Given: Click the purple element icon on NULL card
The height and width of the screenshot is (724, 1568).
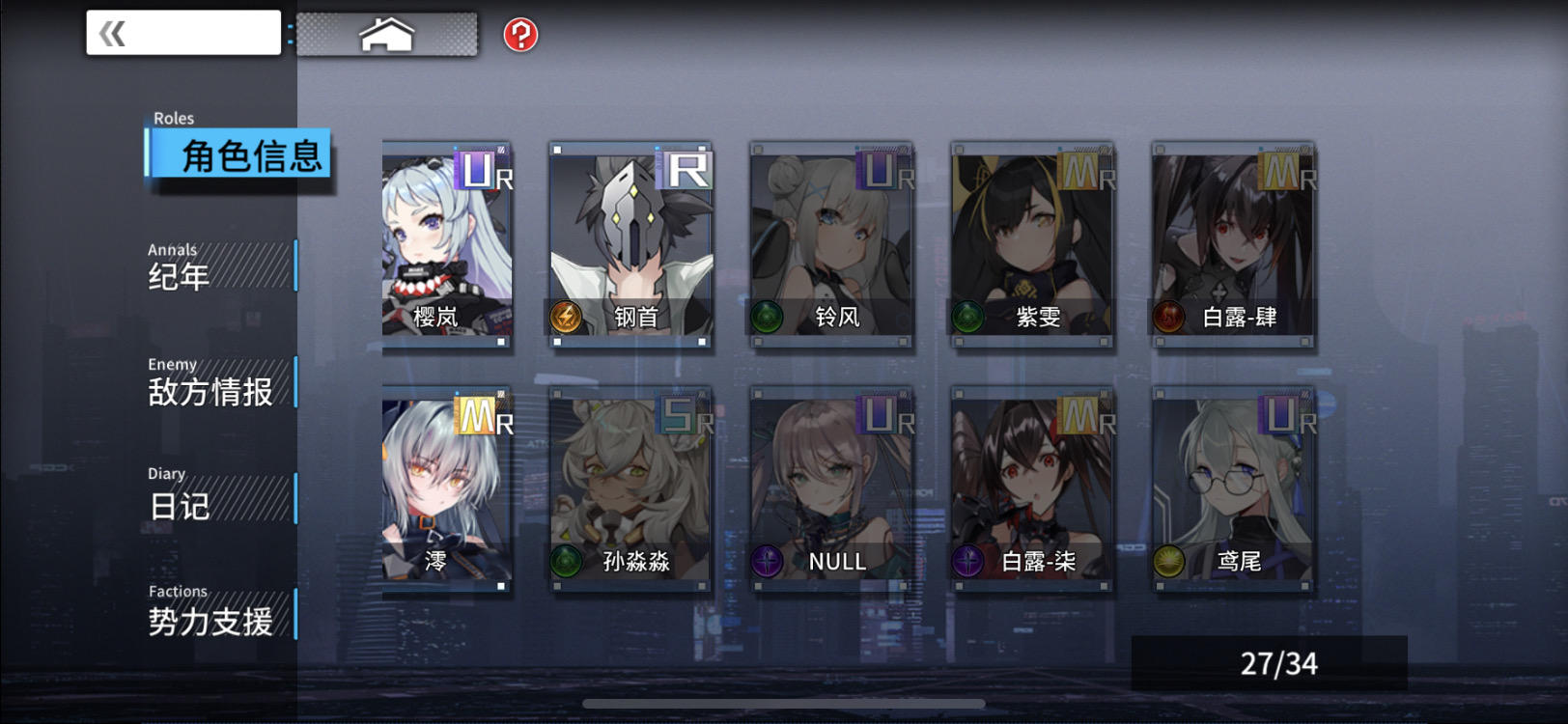Looking at the screenshot, I should pos(768,560).
